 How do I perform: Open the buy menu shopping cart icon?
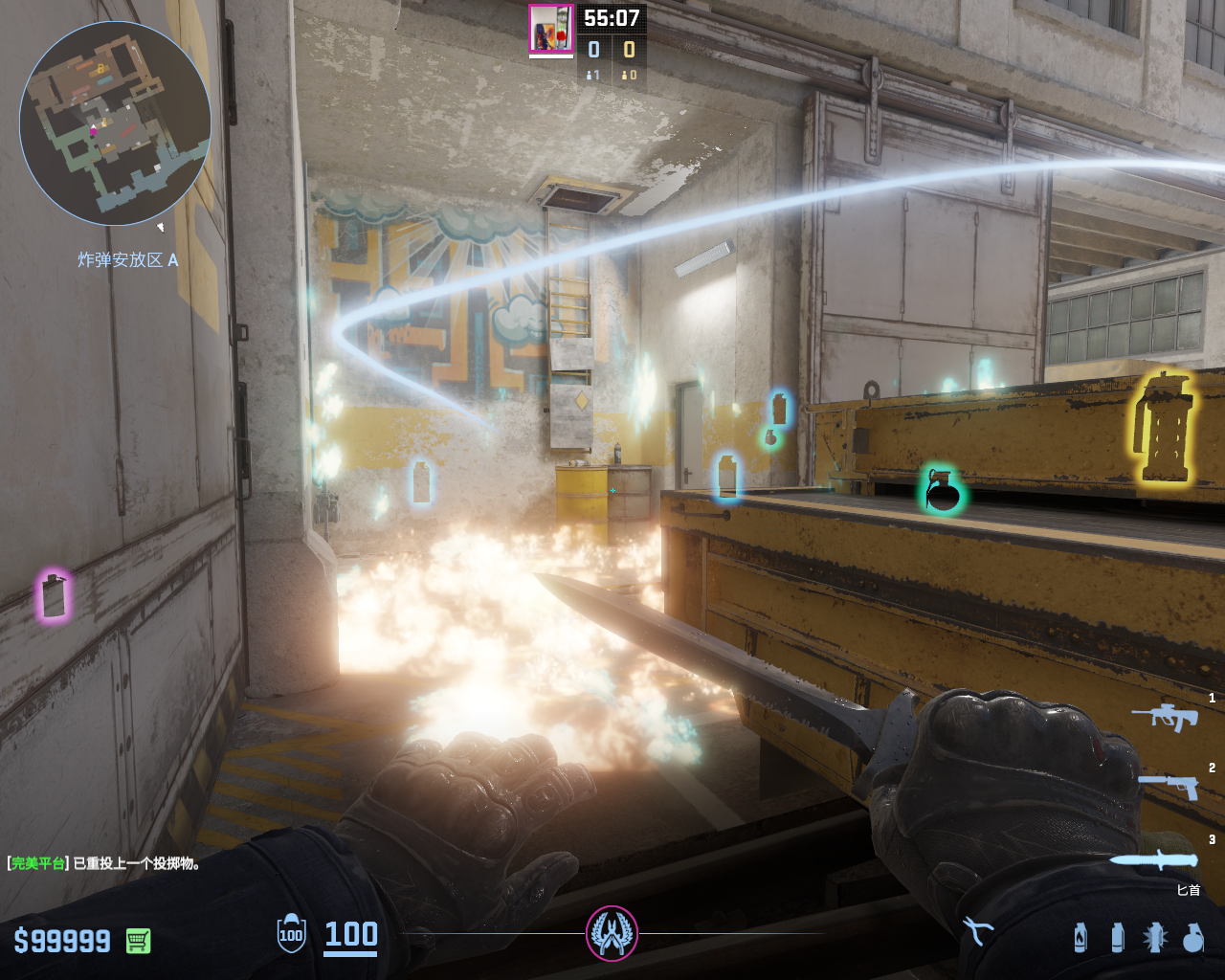coord(139,941)
